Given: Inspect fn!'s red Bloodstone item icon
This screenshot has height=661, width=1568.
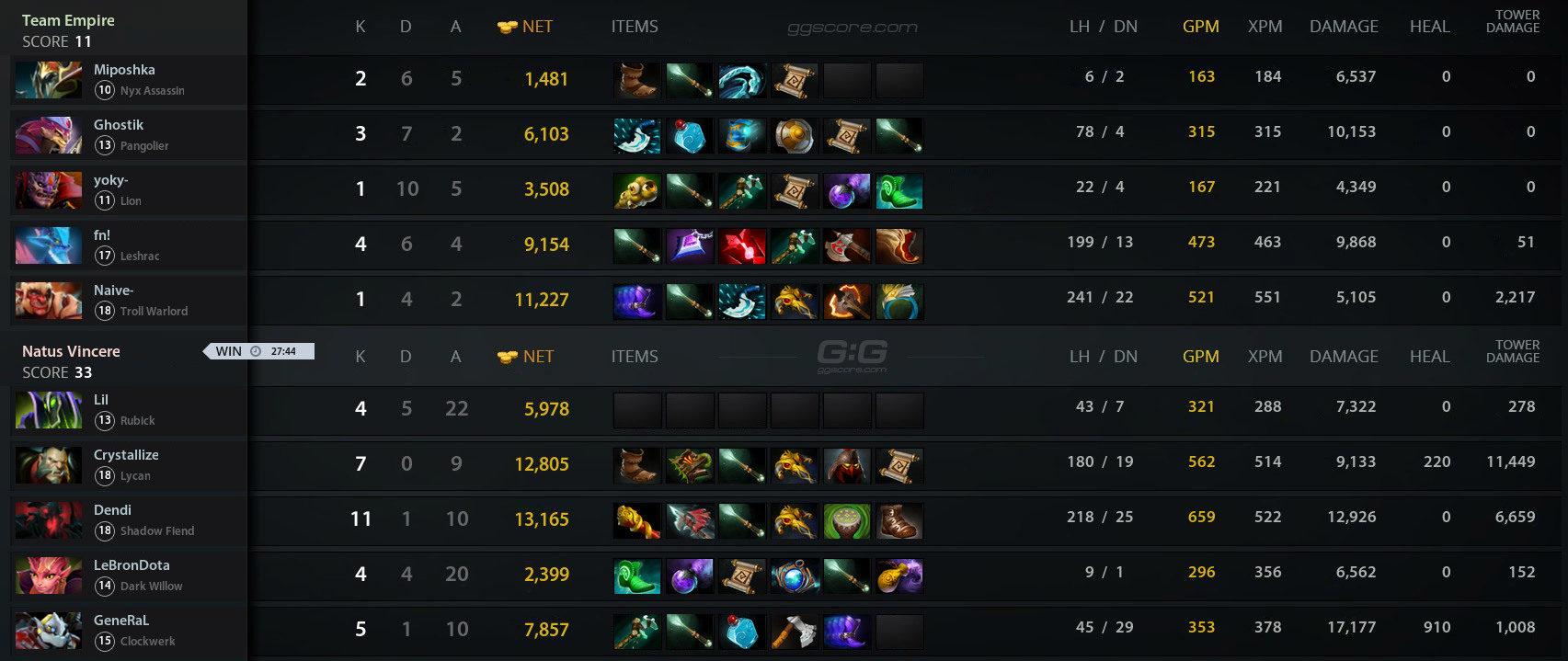Looking at the screenshot, I should 742,246.
